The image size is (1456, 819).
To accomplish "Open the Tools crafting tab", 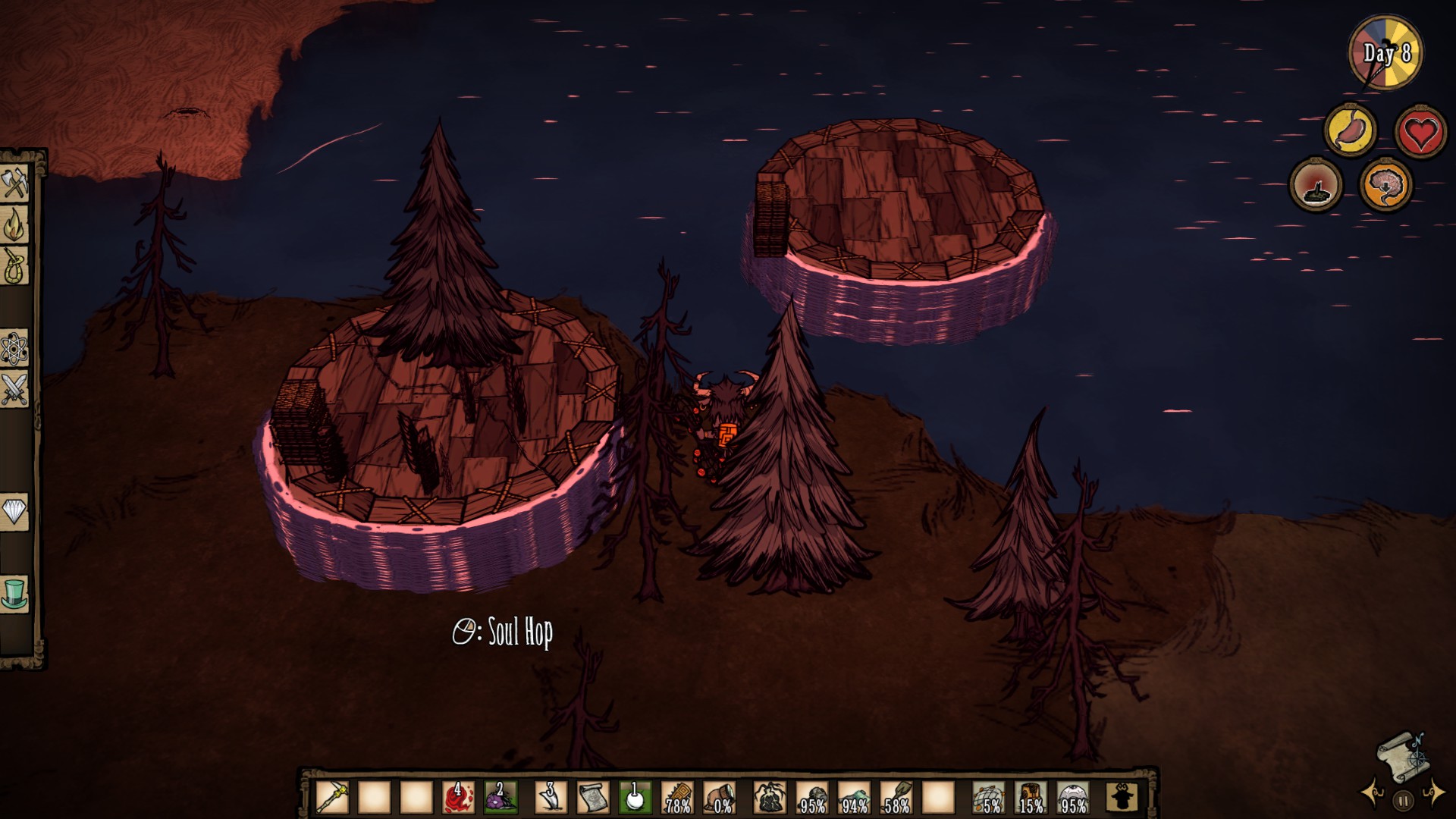I will click(x=15, y=184).
